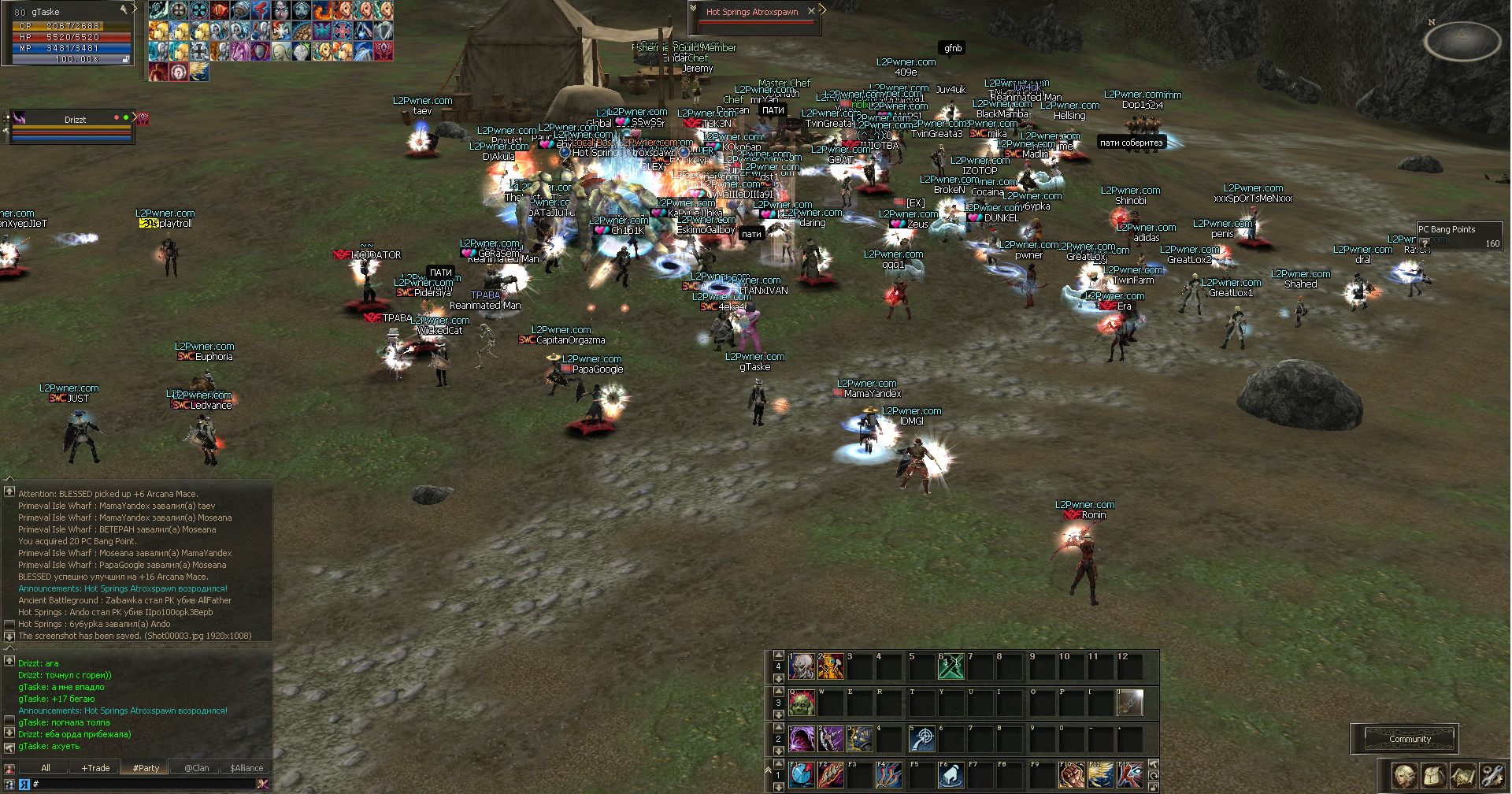Screen dimensions: 1512x794
Task: Open the PC Bang Points help button
Action: 1425,243
